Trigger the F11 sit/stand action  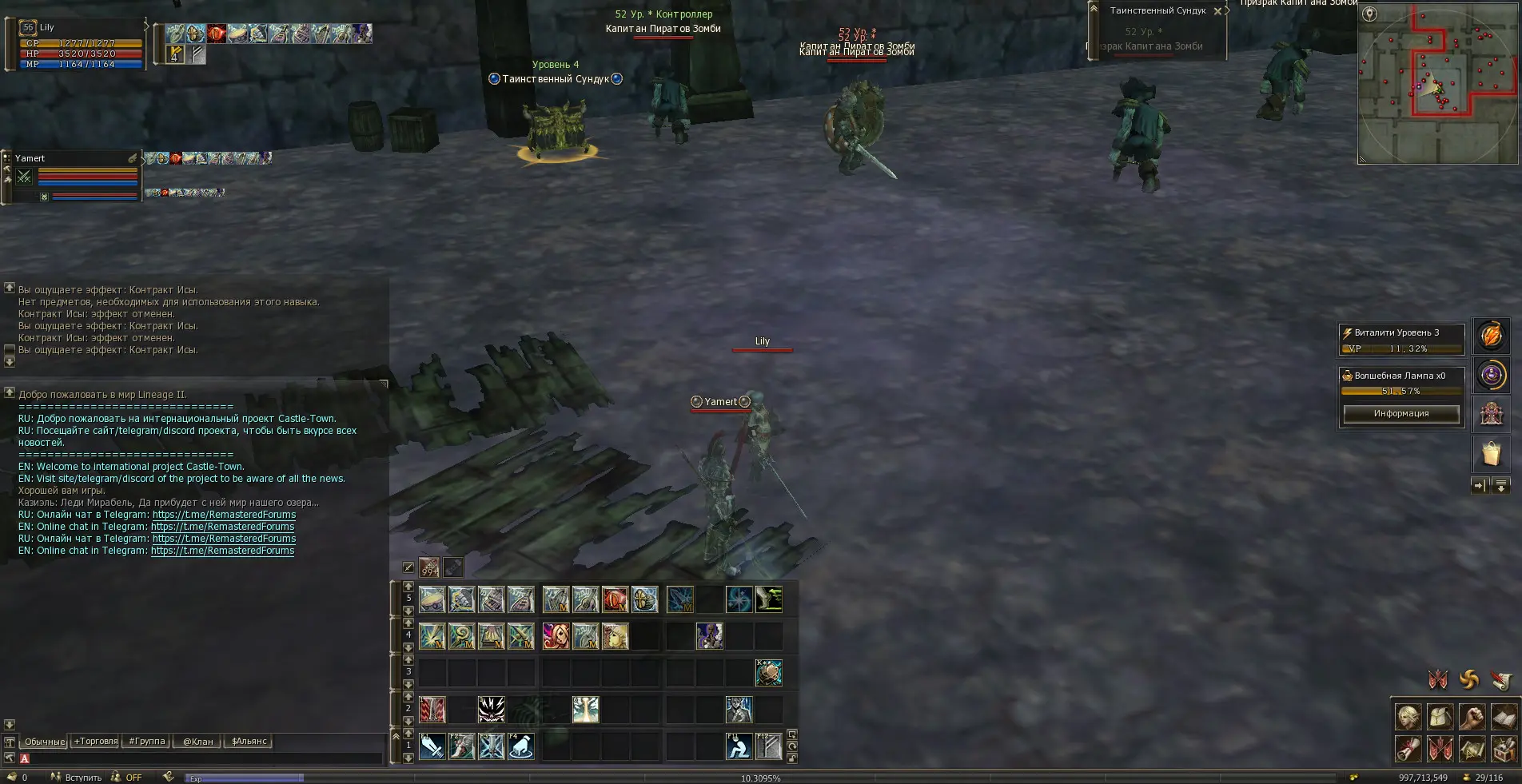[739, 746]
